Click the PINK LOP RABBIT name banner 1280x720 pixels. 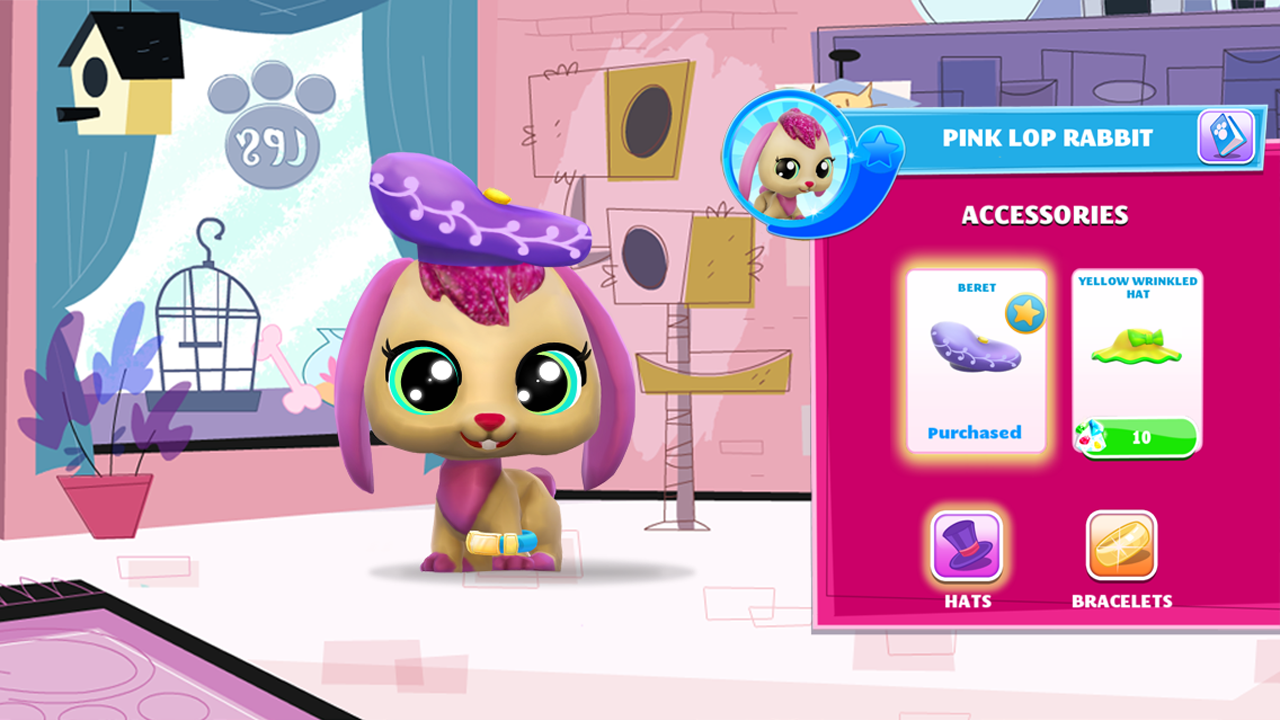click(x=1045, y=137)
